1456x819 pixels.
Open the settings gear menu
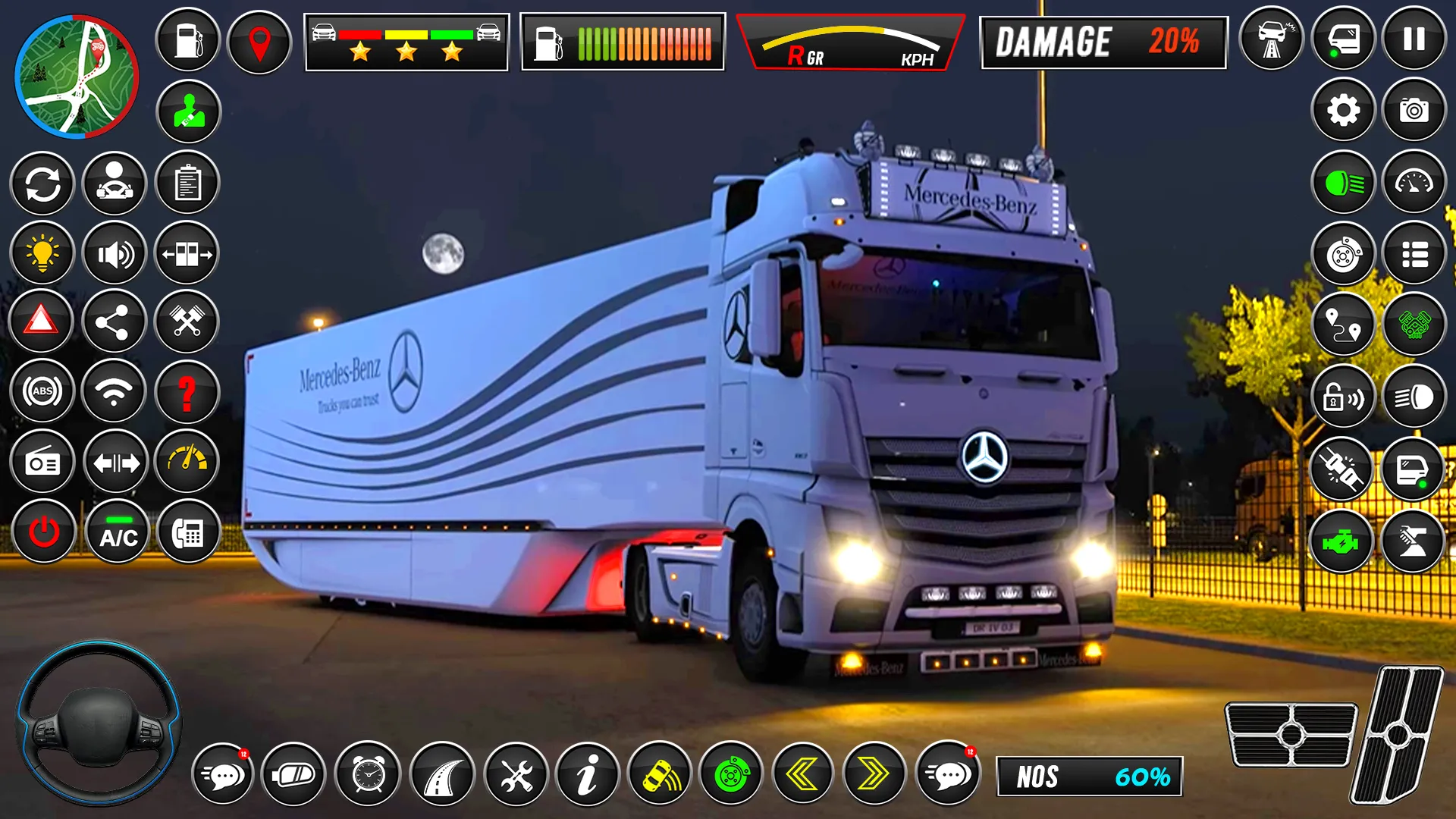tap(1343, 110)
